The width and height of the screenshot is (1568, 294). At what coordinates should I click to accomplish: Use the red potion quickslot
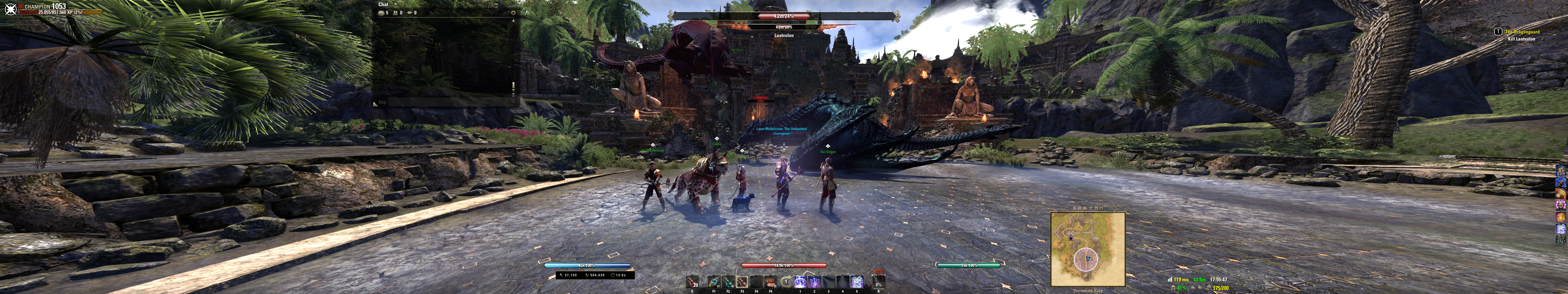click(692, 282)
